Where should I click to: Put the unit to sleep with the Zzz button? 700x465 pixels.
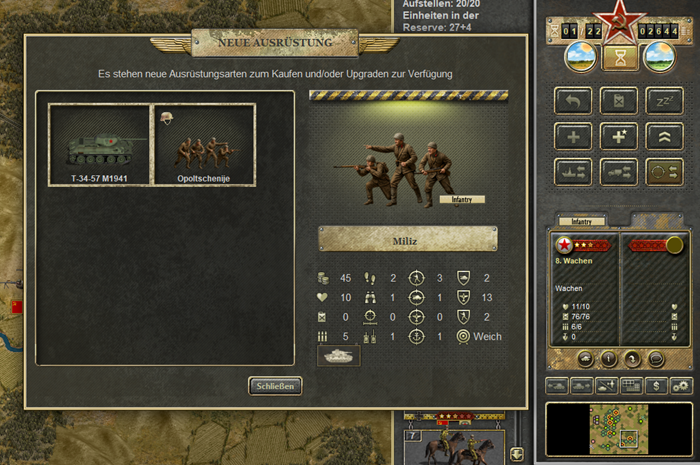[665, 101]
